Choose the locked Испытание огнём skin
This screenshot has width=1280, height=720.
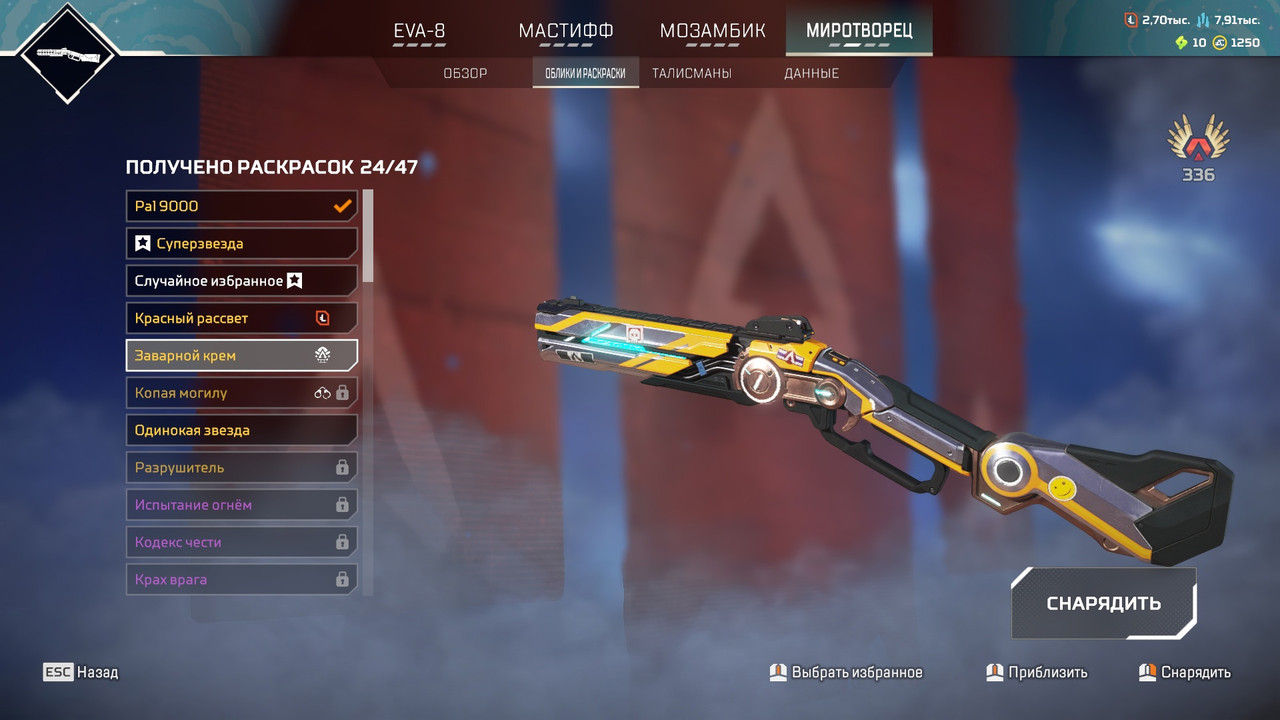point(242,505)
